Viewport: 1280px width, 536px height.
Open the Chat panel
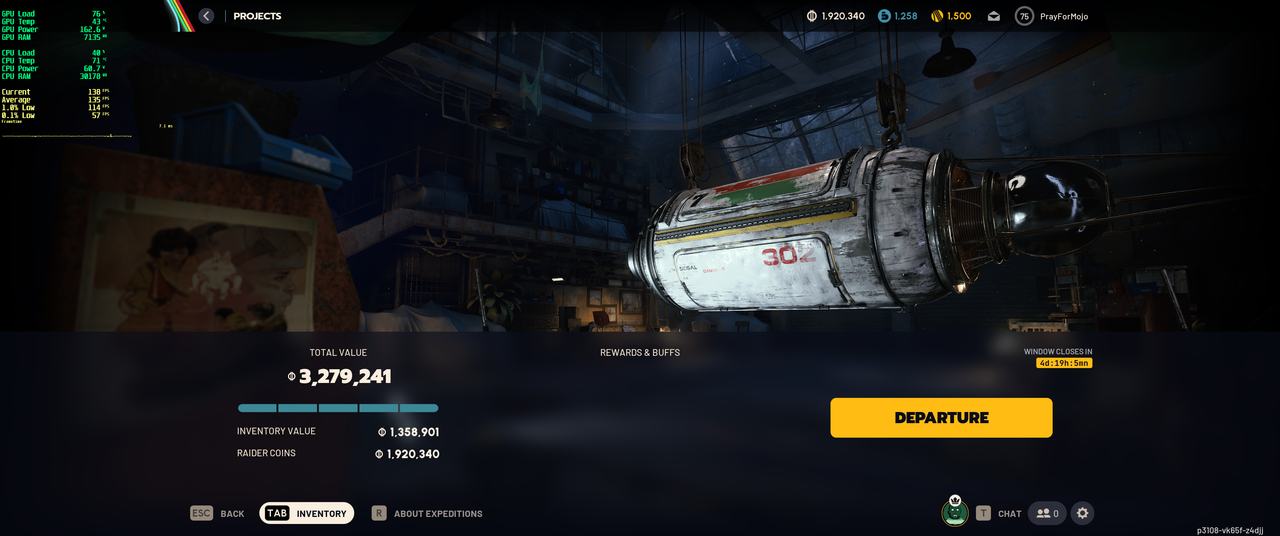click(999, 513)
